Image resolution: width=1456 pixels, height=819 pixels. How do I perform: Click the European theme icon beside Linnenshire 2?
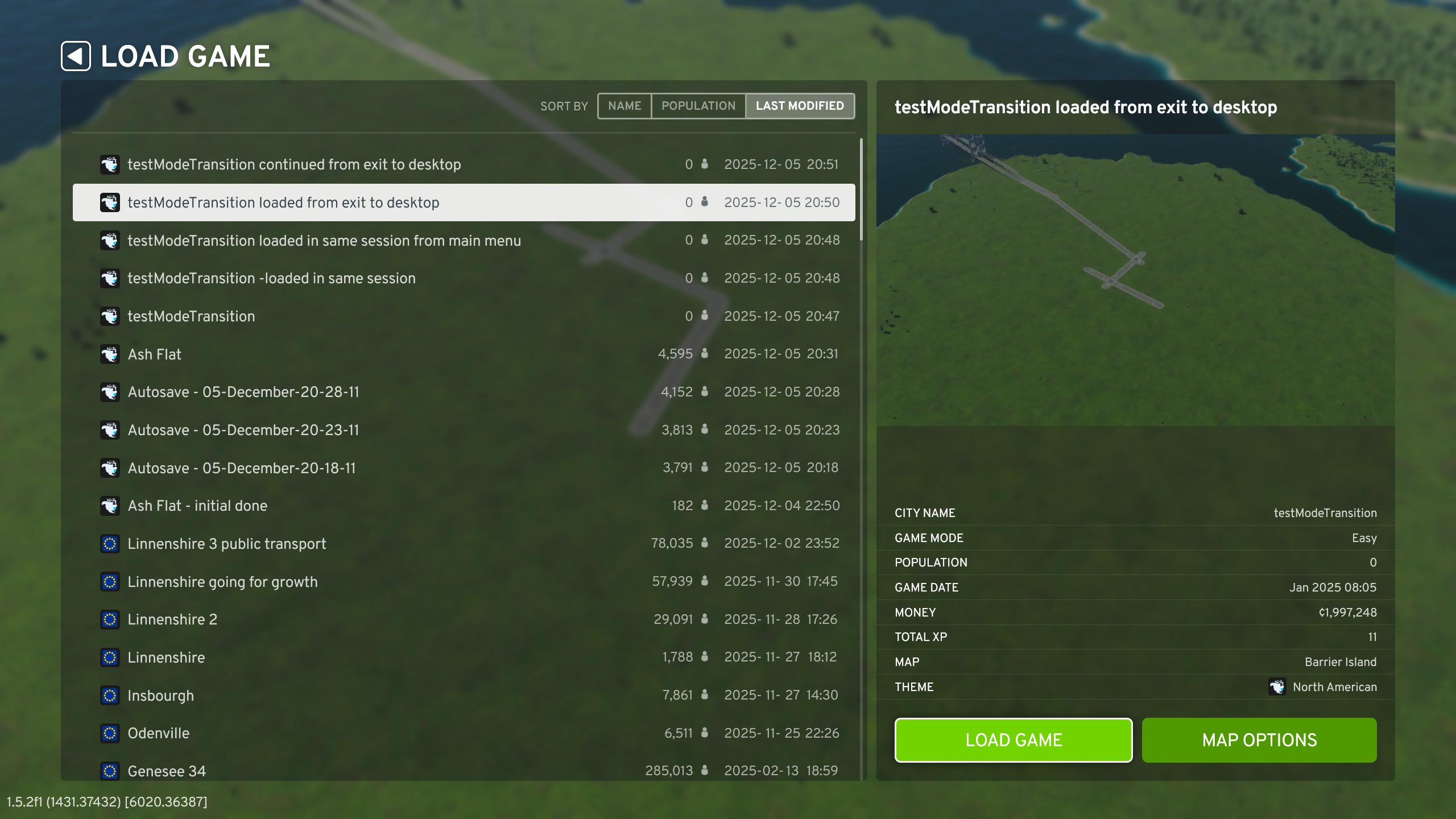point(110,619)
